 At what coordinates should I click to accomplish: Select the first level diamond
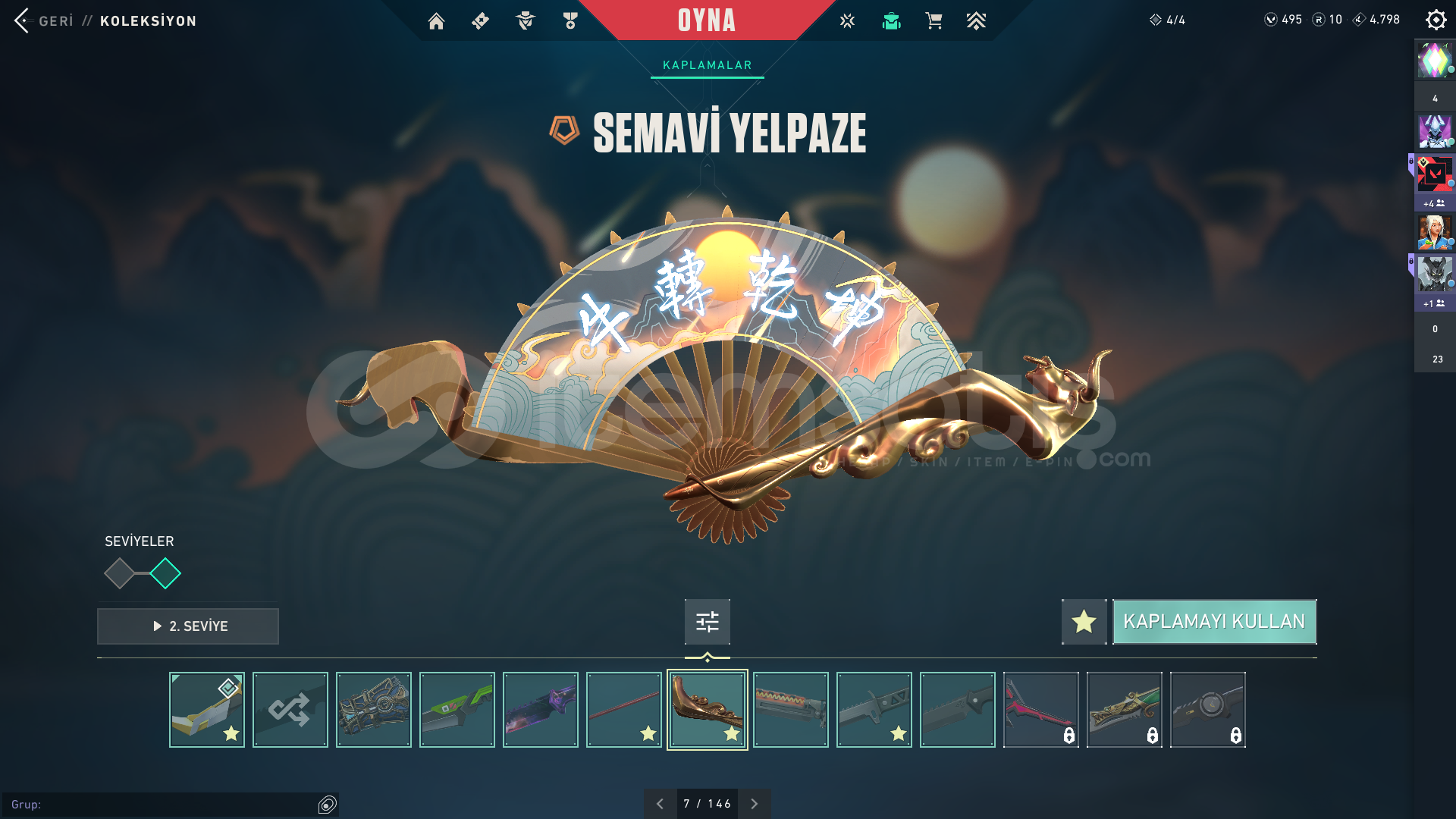click(x=119, y=573)
